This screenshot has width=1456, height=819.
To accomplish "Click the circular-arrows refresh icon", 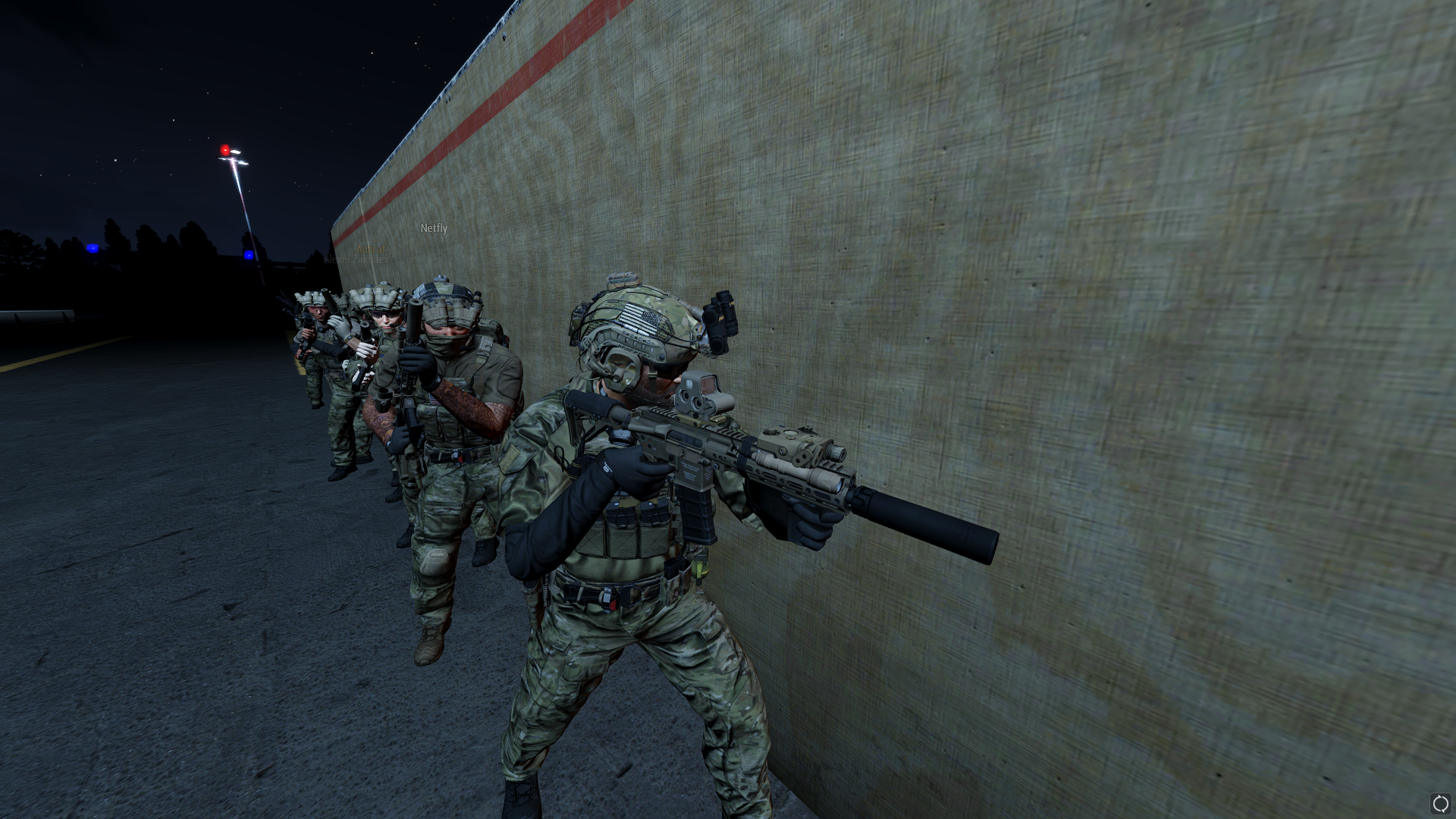I will tap(1439, 804).
